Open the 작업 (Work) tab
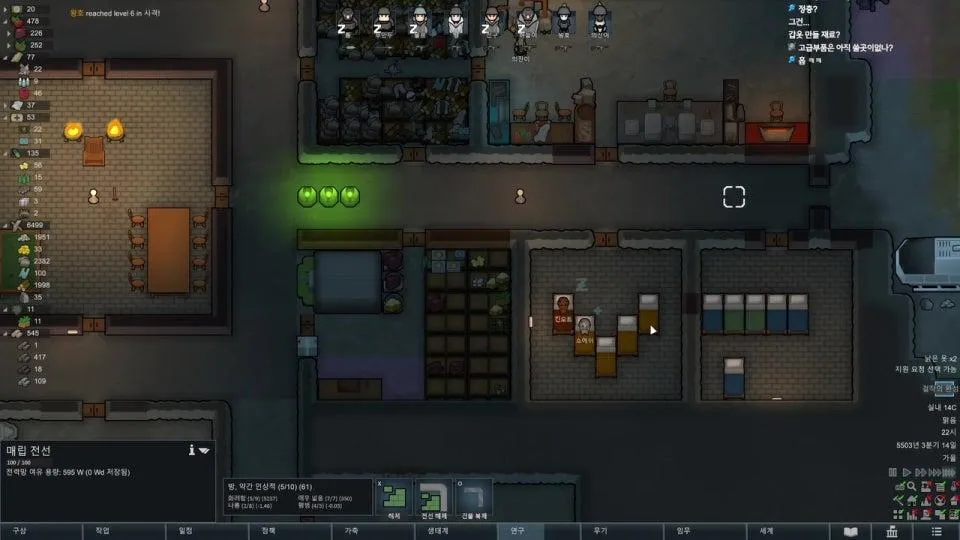Screen dimensions: 960x540 click(x=102, y=531)
